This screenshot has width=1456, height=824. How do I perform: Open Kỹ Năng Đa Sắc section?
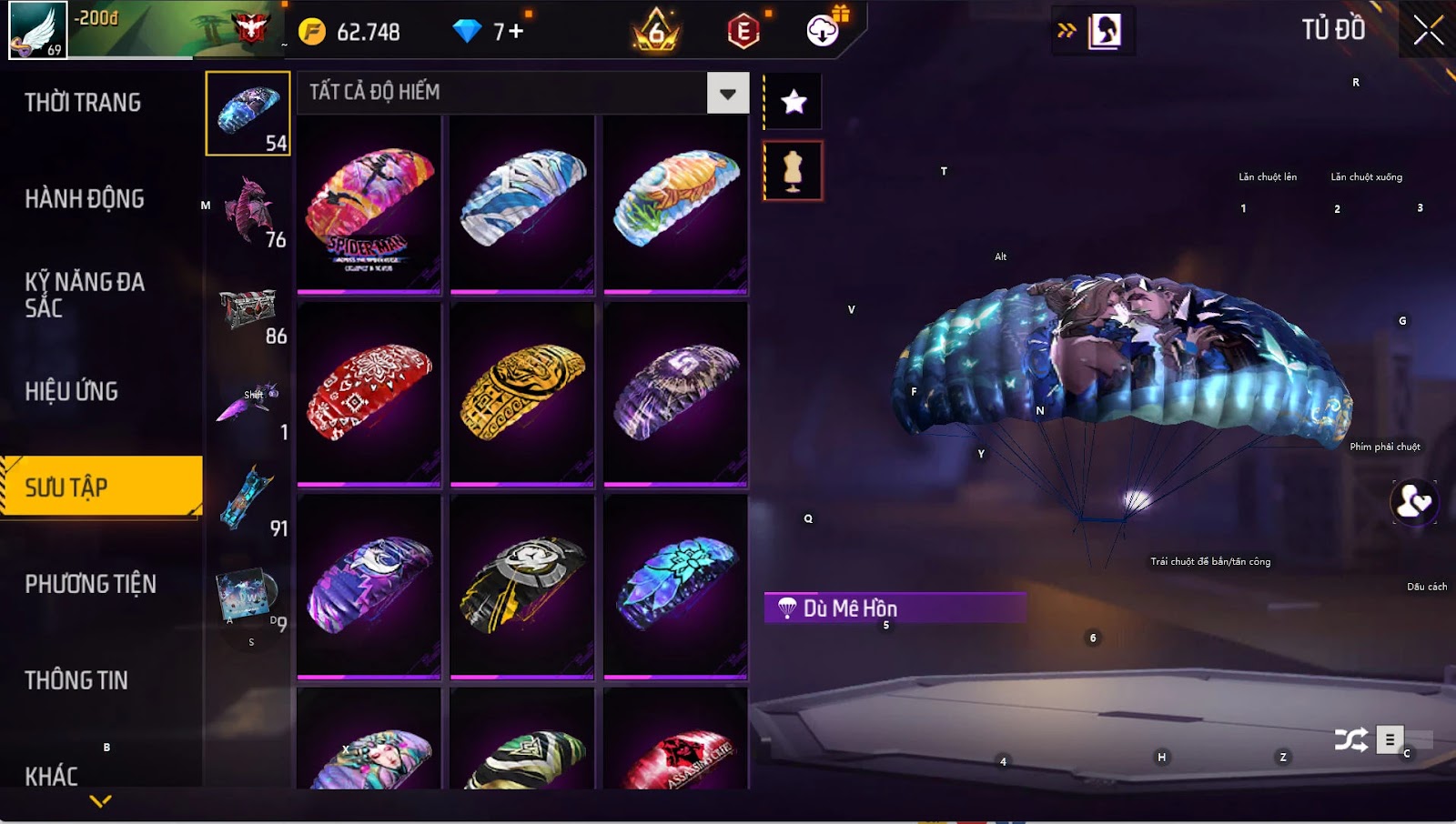pyautogui.click(x=85, y=295)
